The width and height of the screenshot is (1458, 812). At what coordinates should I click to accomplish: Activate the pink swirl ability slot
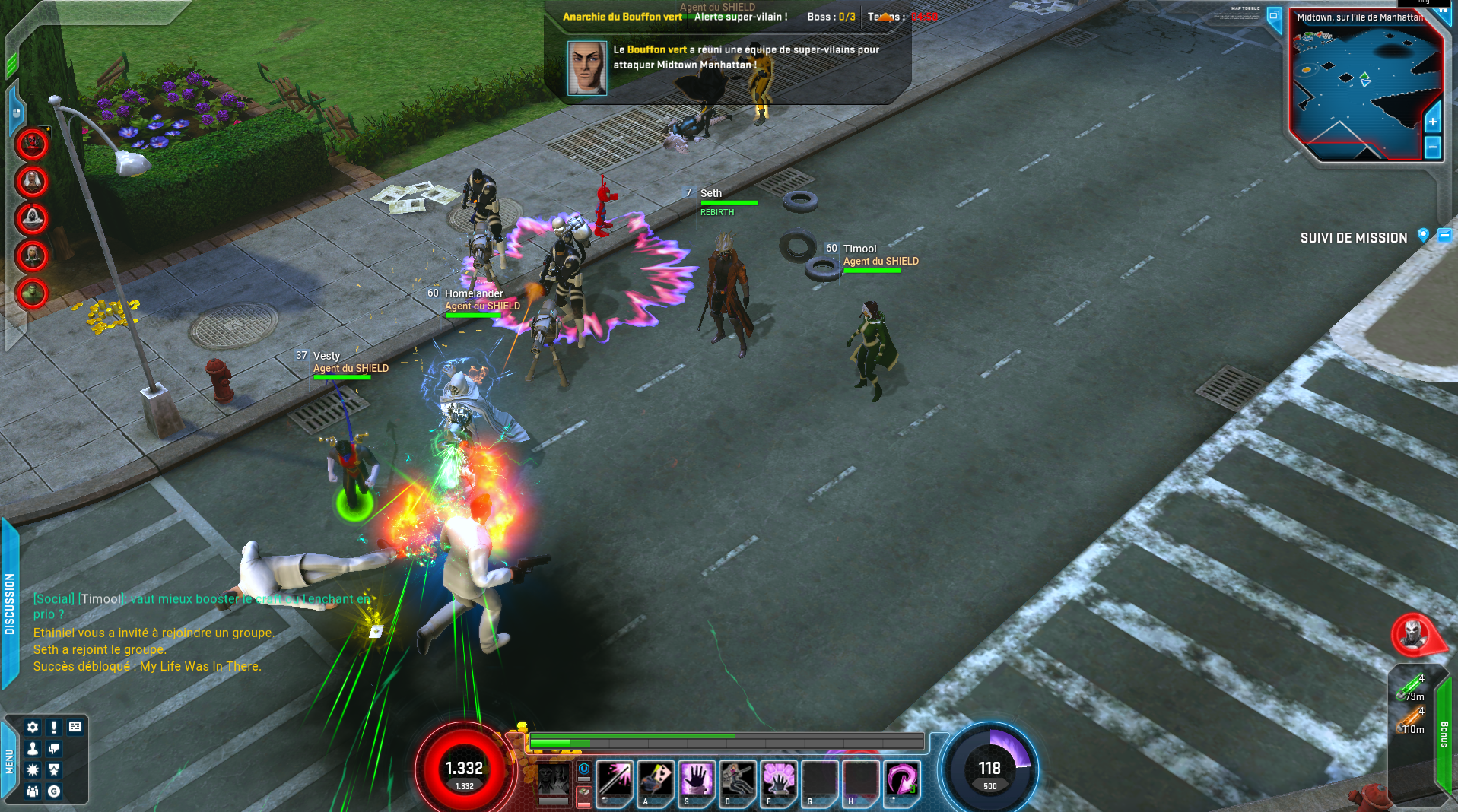pos(902,779)
